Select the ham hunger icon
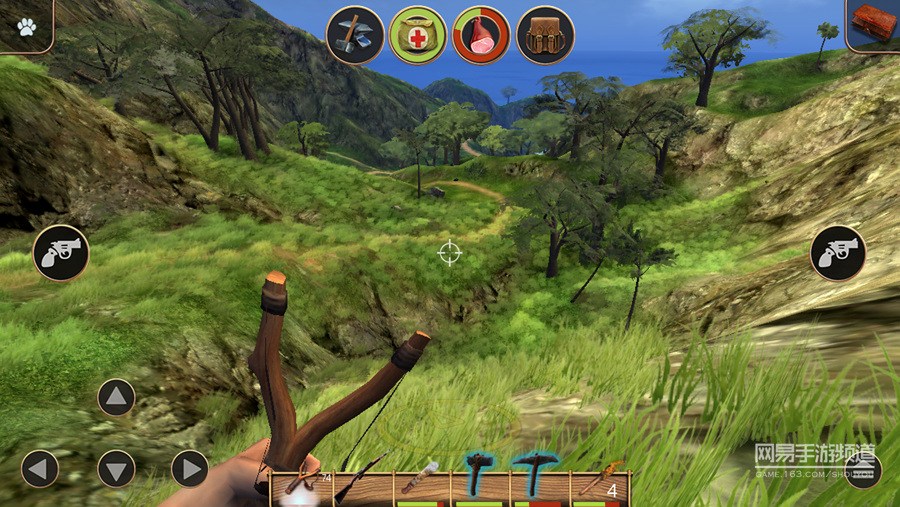The image size is (900, 507). click(481, 35)
